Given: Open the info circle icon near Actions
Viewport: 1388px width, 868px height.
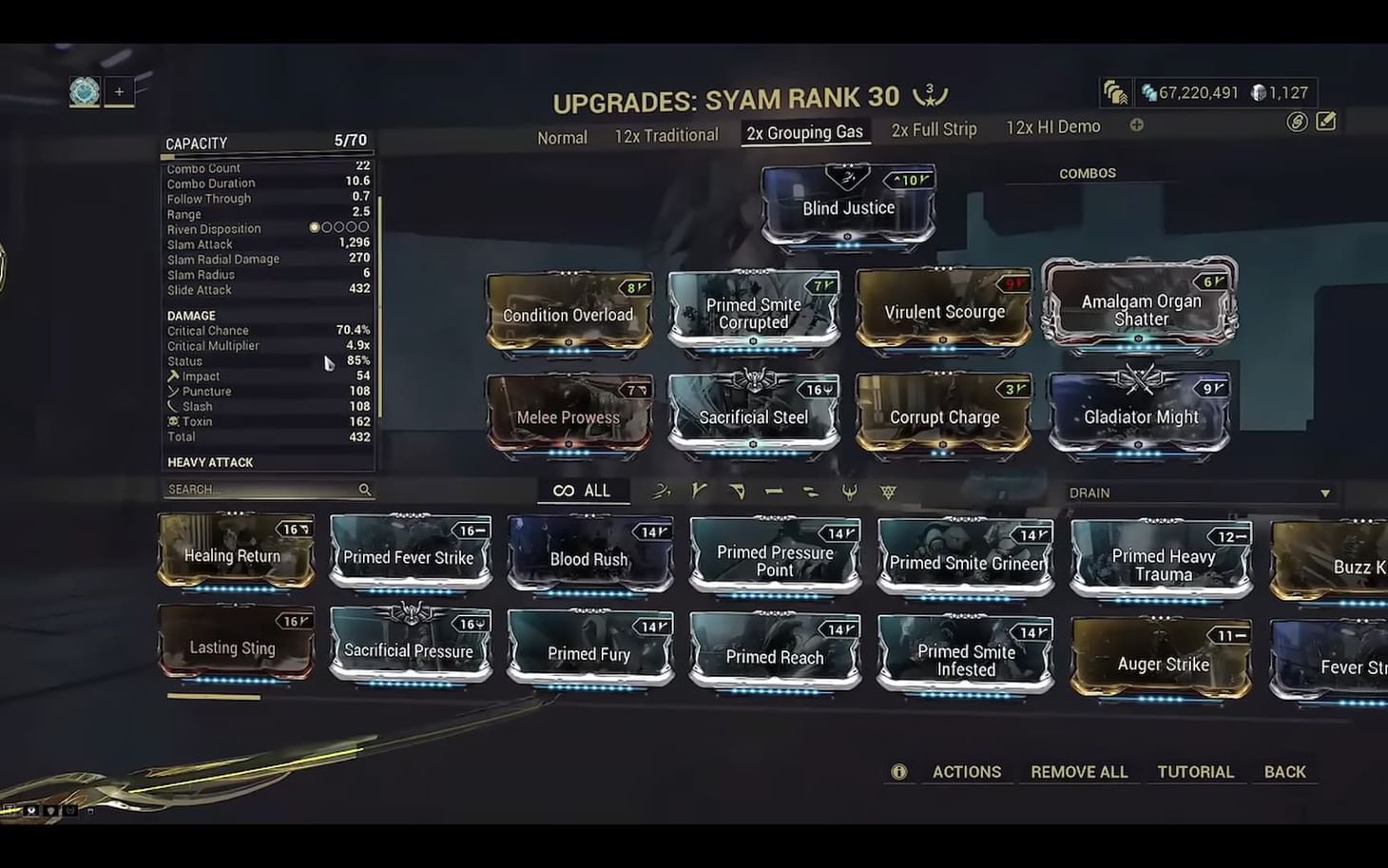Looking at the screenshot, I should point(898,771).
